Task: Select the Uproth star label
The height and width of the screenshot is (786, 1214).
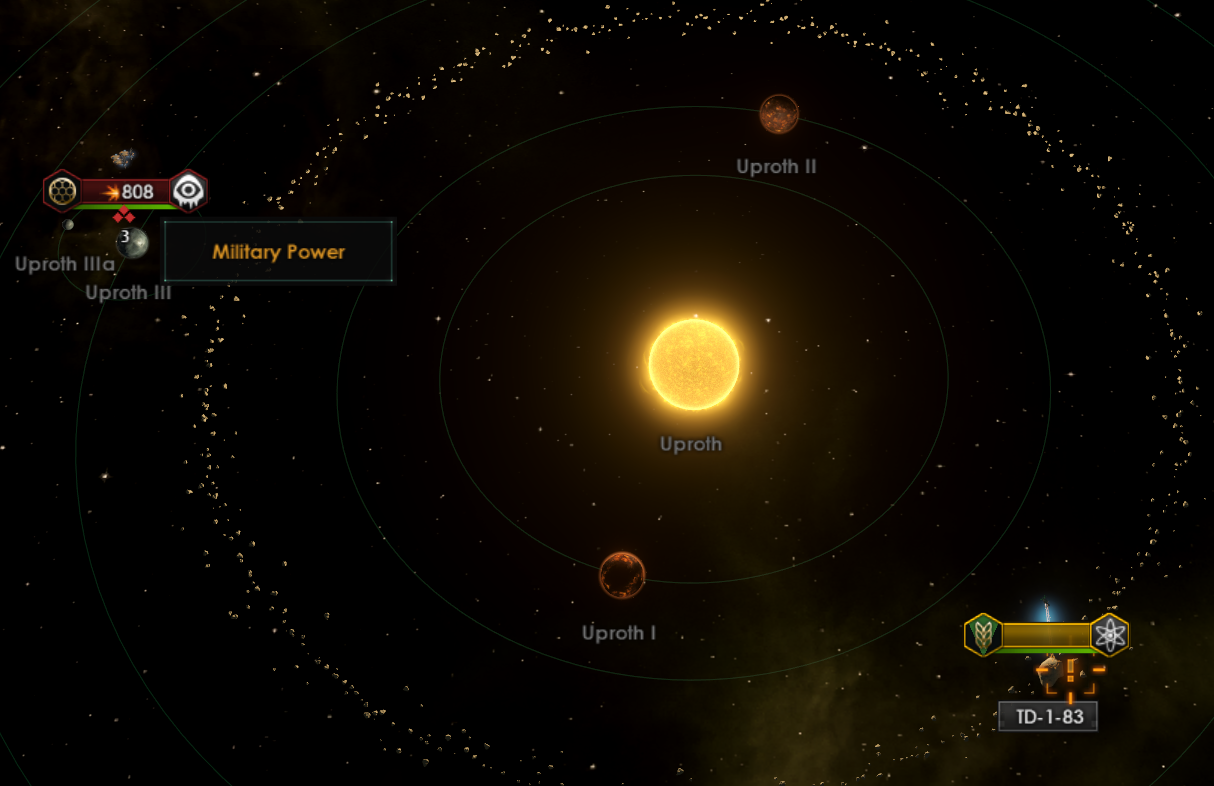Action: tap(690, 444)
